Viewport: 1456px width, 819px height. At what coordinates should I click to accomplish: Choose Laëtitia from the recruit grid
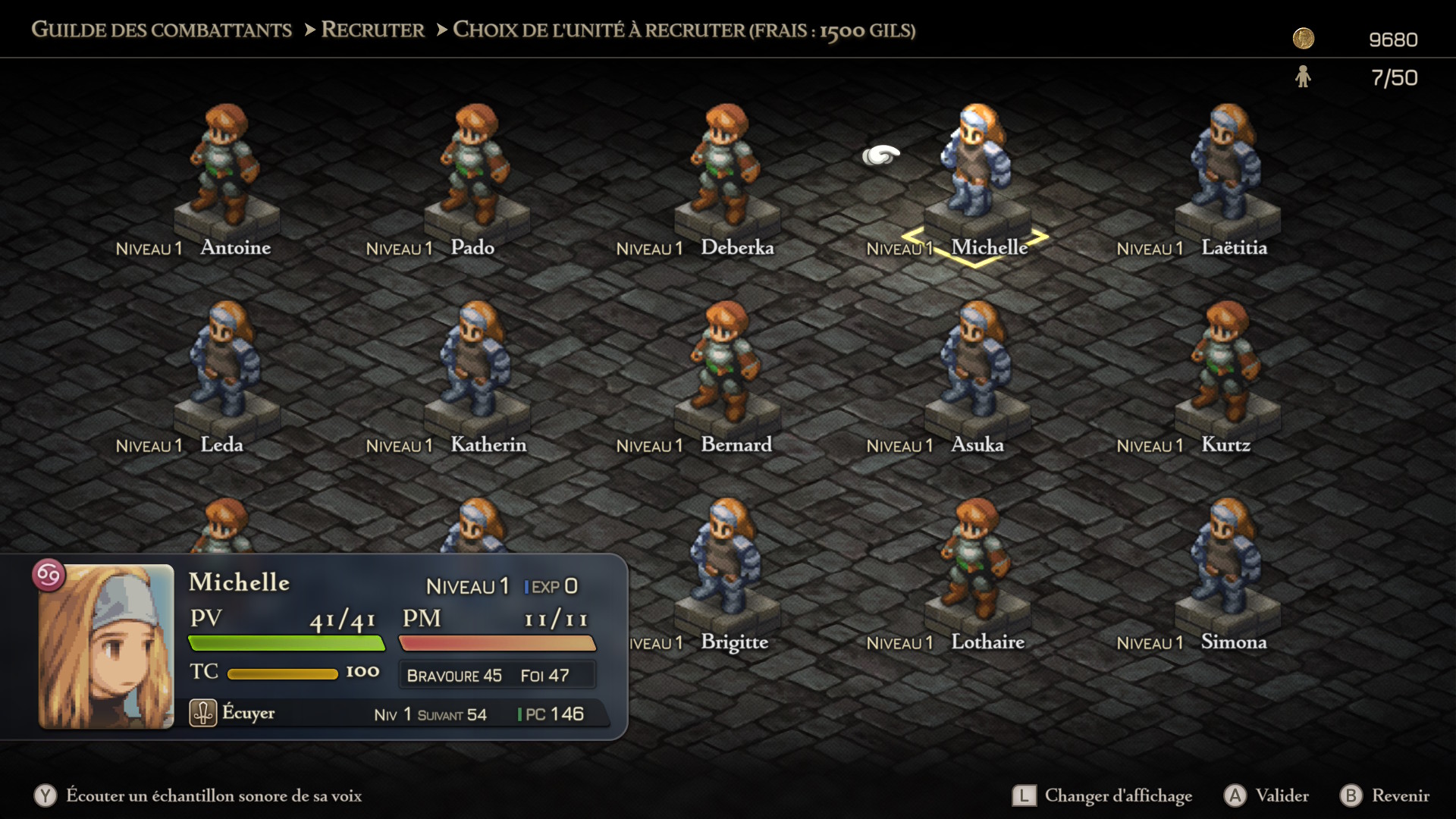coord(1225,167)
